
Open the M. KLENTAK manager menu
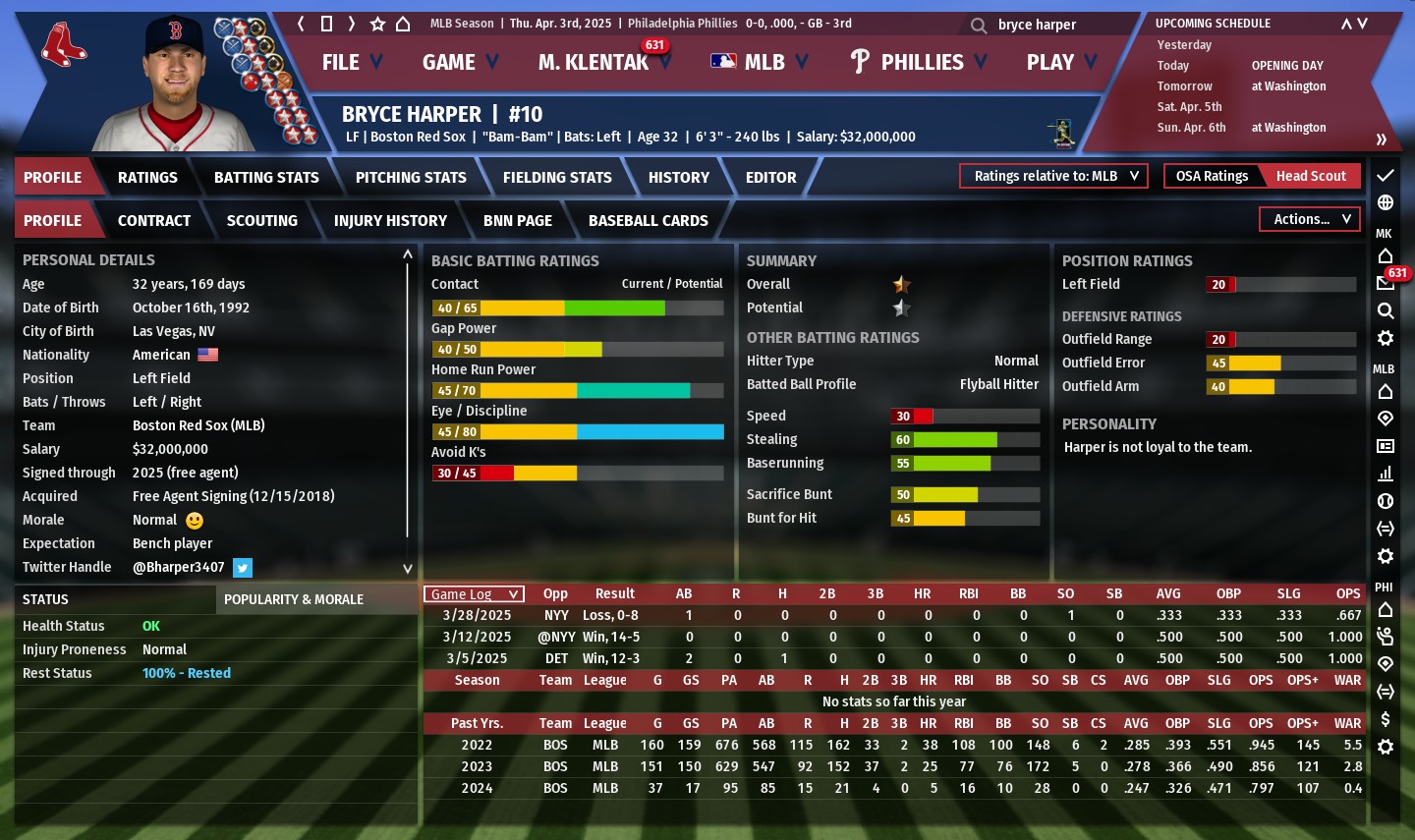(601, 62)
